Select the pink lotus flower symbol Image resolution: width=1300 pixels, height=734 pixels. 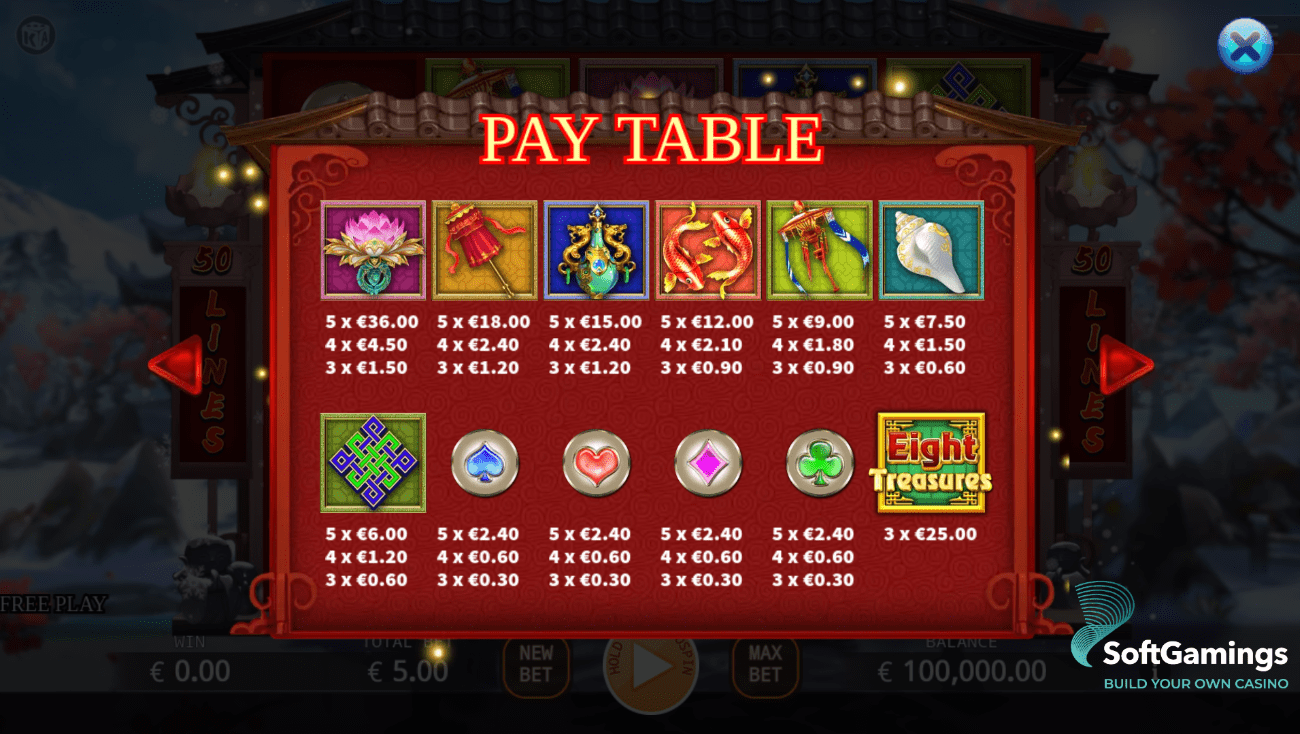[372, 250]
